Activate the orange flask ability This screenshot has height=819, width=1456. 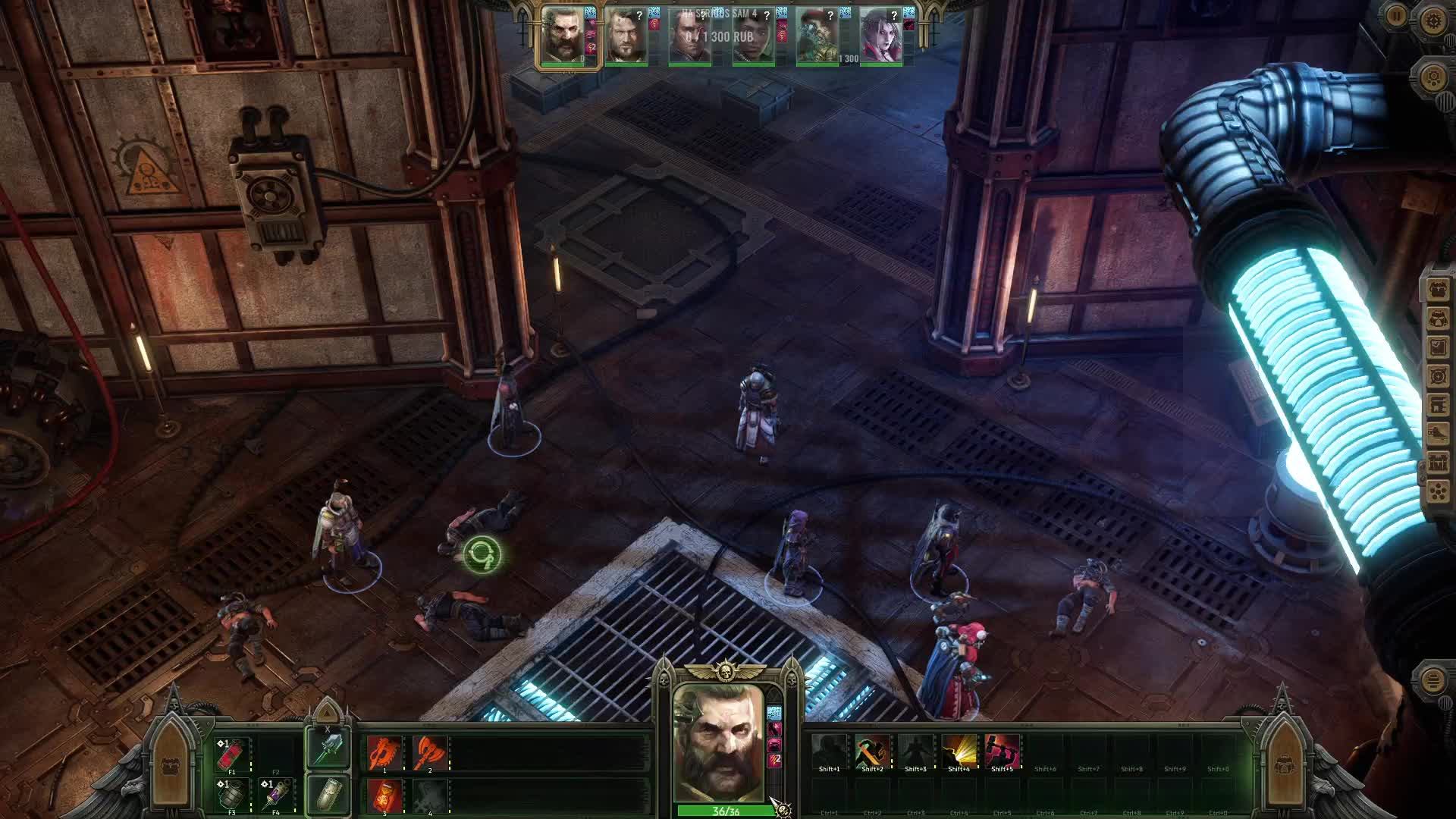[384, 796]
